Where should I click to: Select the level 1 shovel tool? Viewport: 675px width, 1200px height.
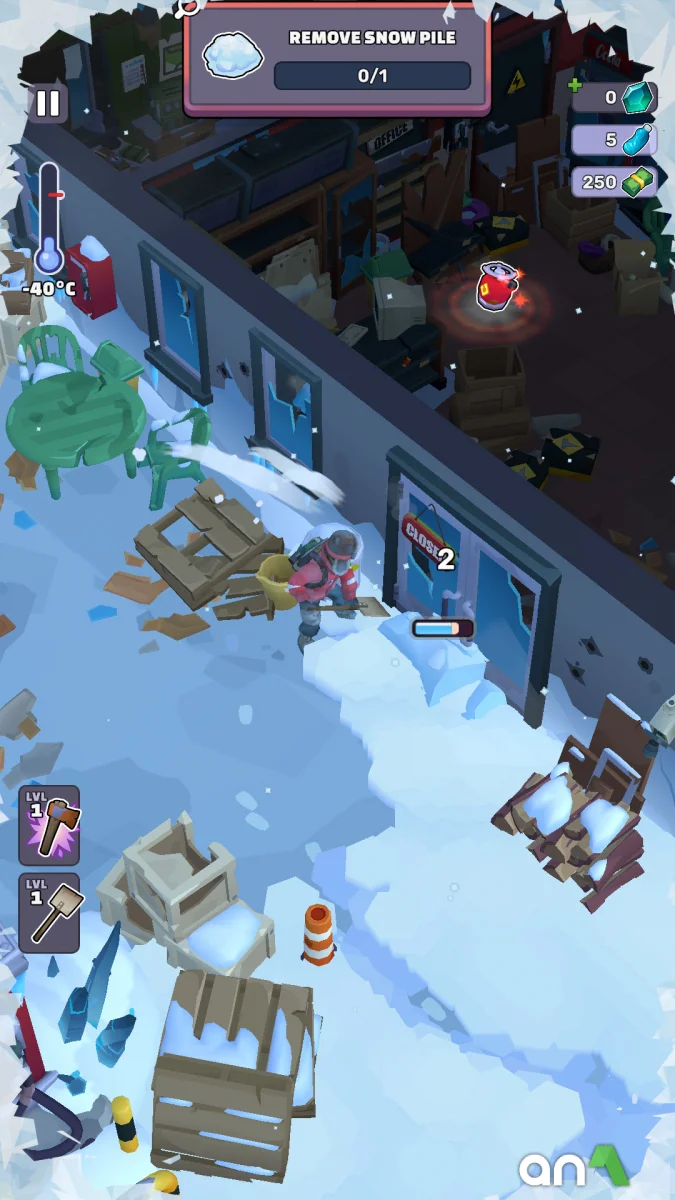tap(49, 913)
